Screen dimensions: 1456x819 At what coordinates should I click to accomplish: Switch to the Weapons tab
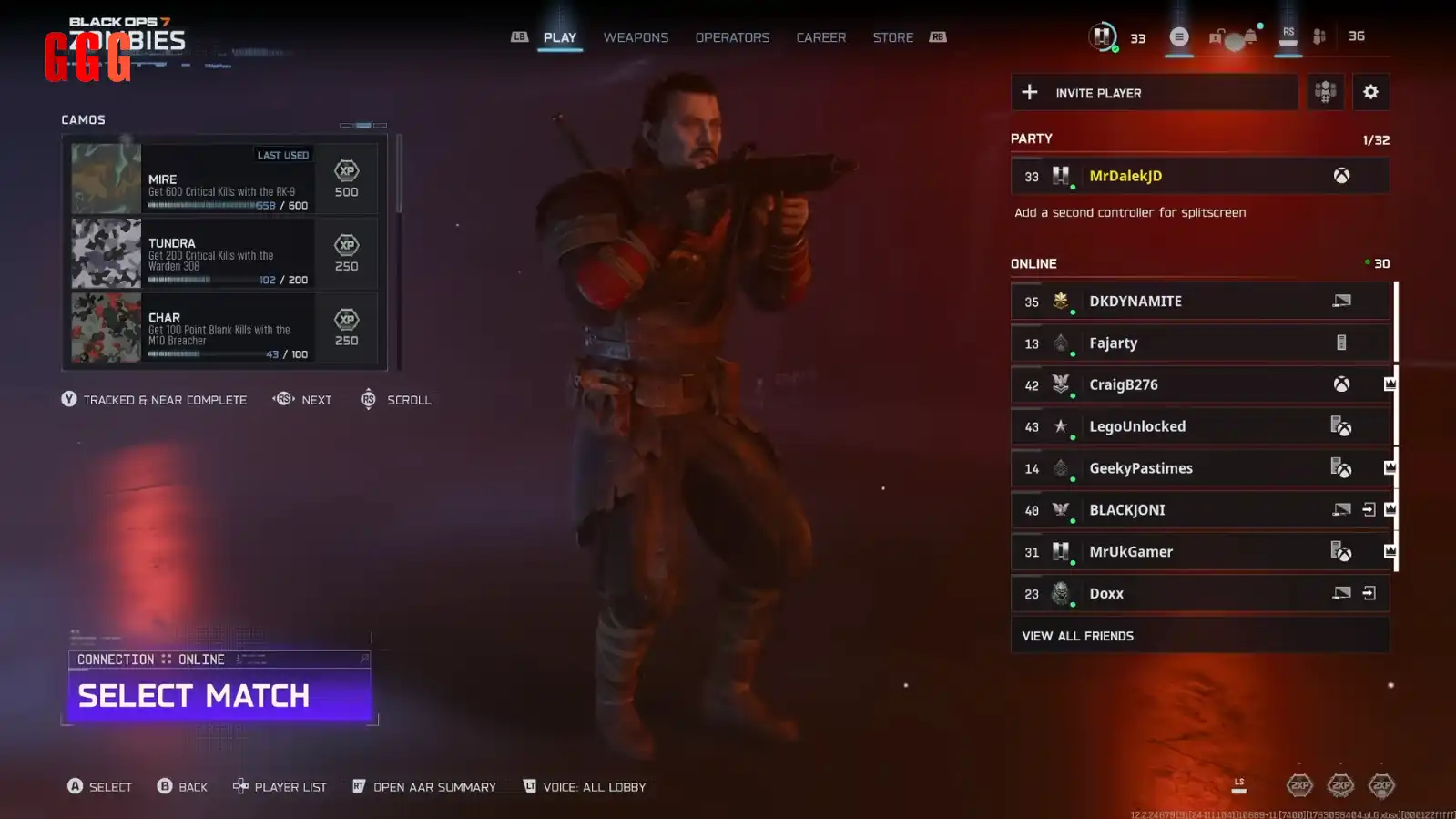tap(636, 37)
